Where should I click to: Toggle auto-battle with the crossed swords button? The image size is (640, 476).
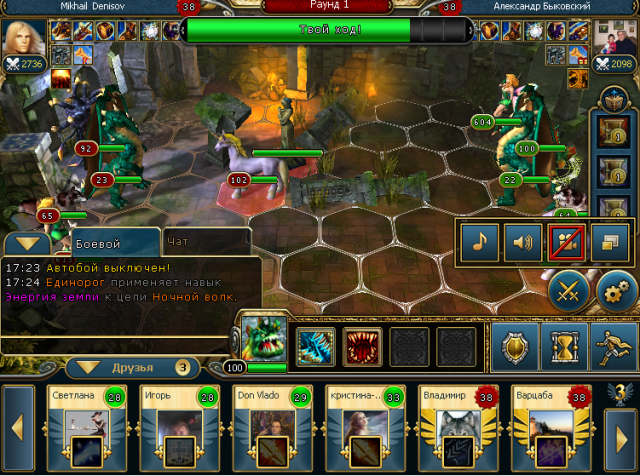point(568,291)
